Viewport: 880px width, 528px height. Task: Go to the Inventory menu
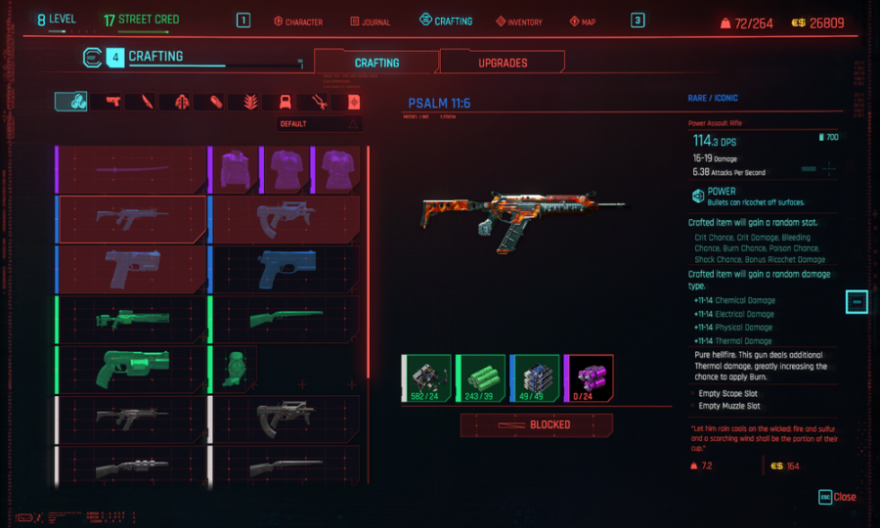point(516,21)
